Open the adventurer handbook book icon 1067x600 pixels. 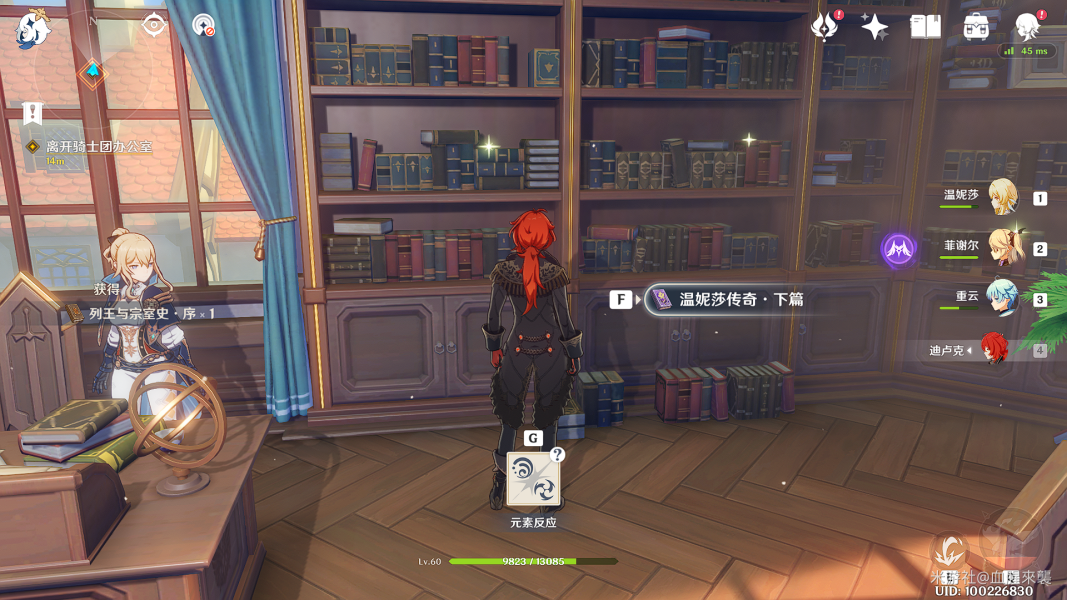pos(925,27)
